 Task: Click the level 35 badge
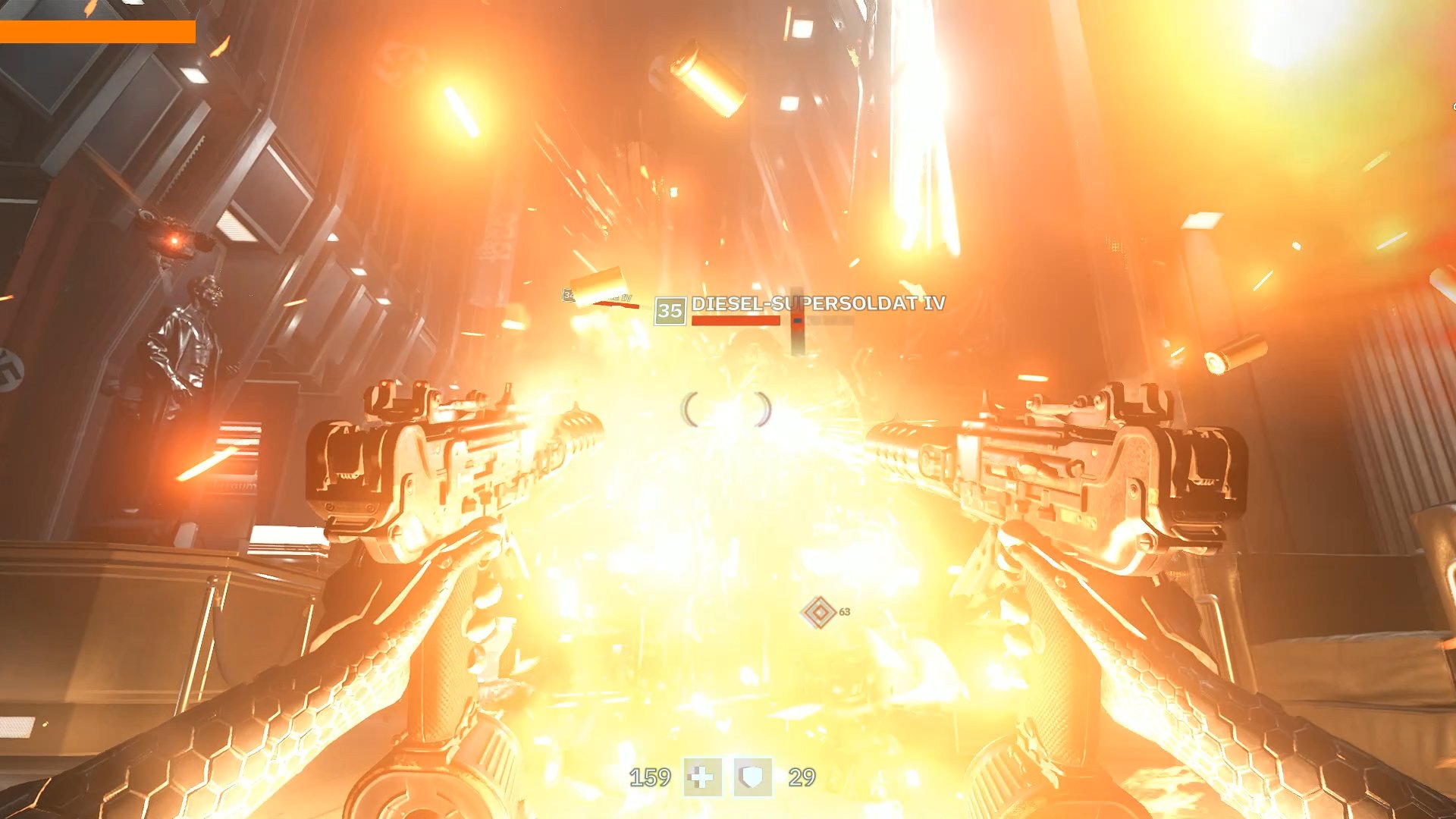pyautogui.click(x=670, y=309)
